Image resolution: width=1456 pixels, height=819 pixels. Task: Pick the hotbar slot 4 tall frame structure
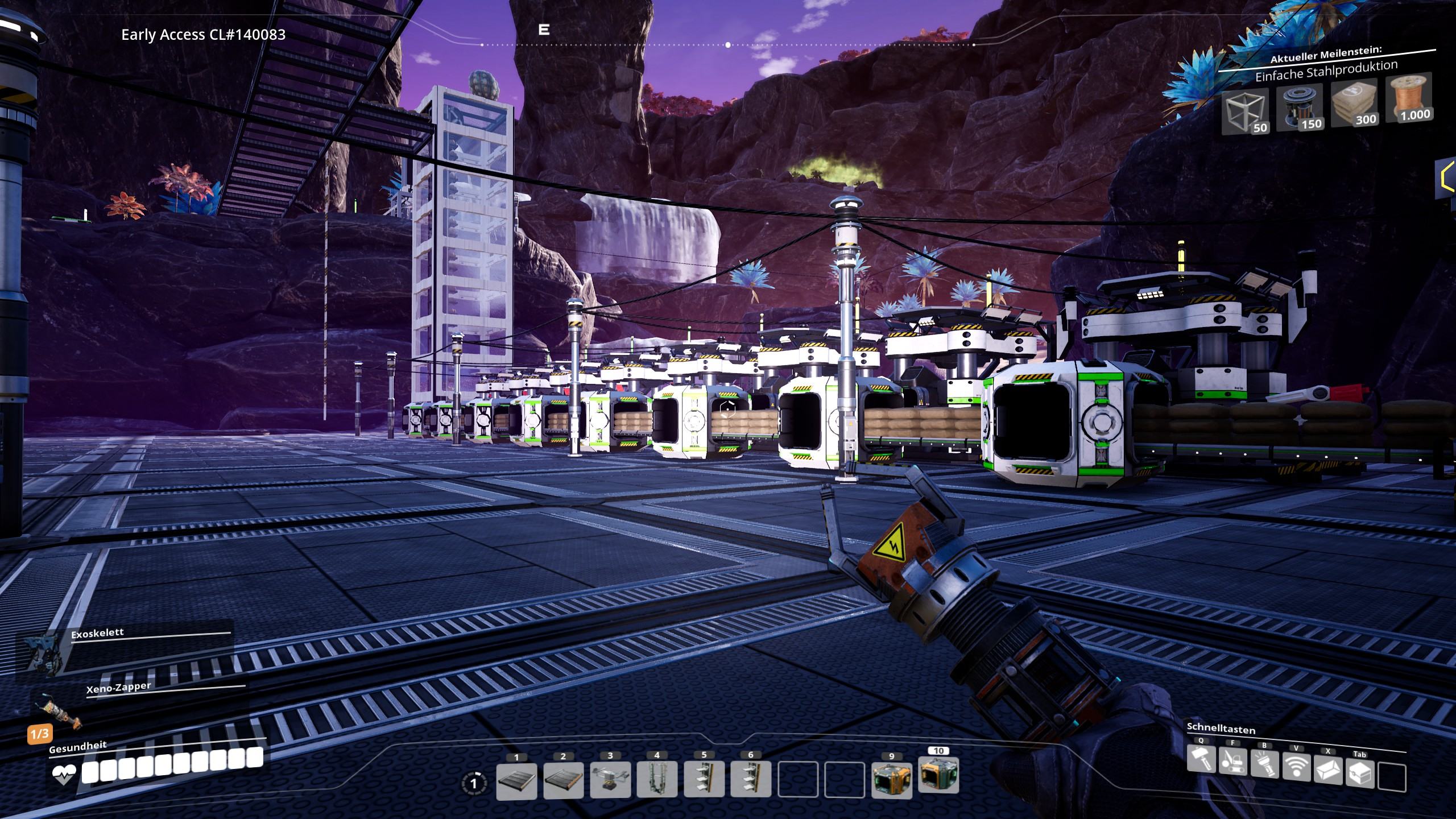tap(657, 780)
